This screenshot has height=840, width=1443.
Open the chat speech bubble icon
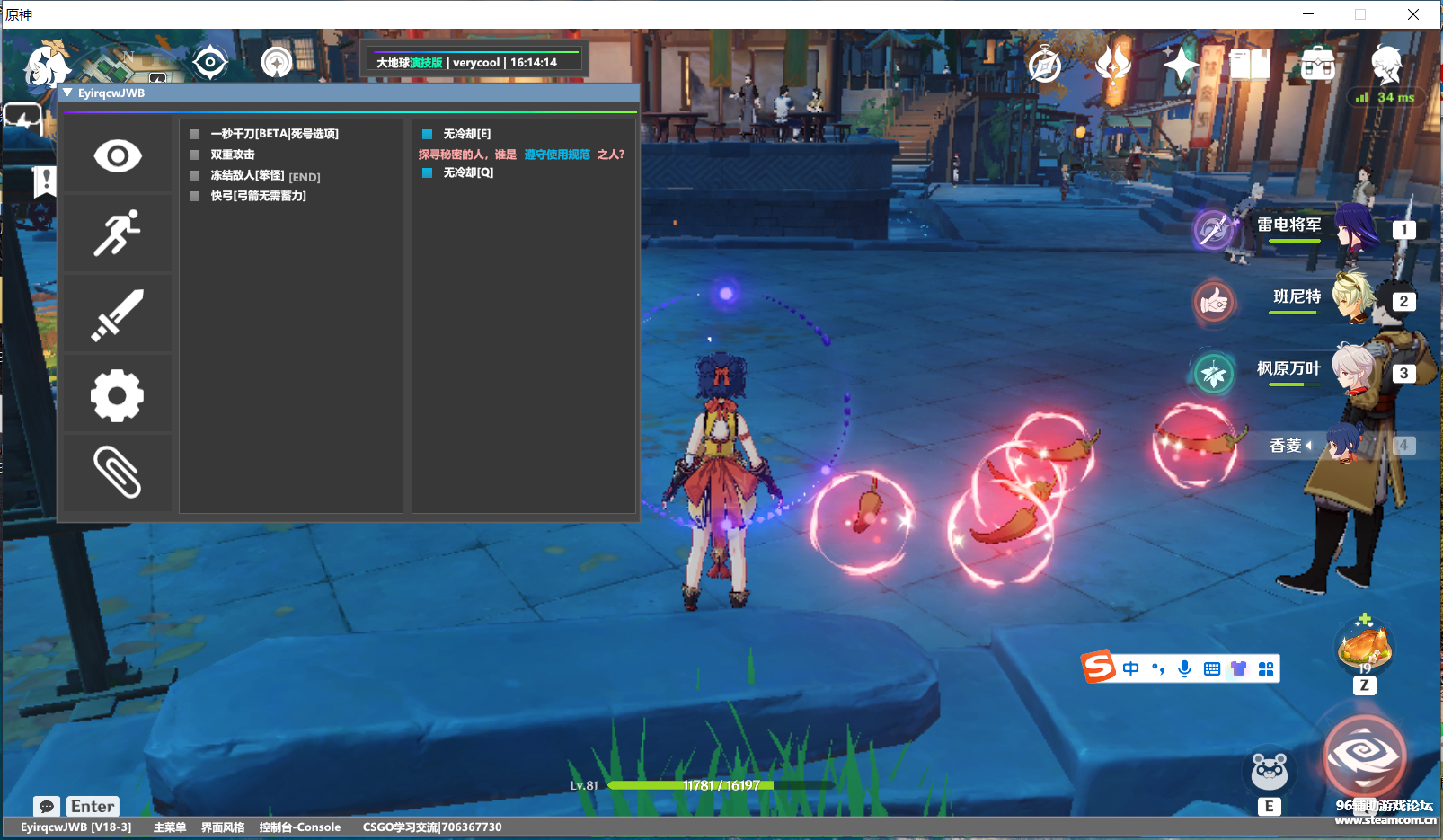[47, 806]
